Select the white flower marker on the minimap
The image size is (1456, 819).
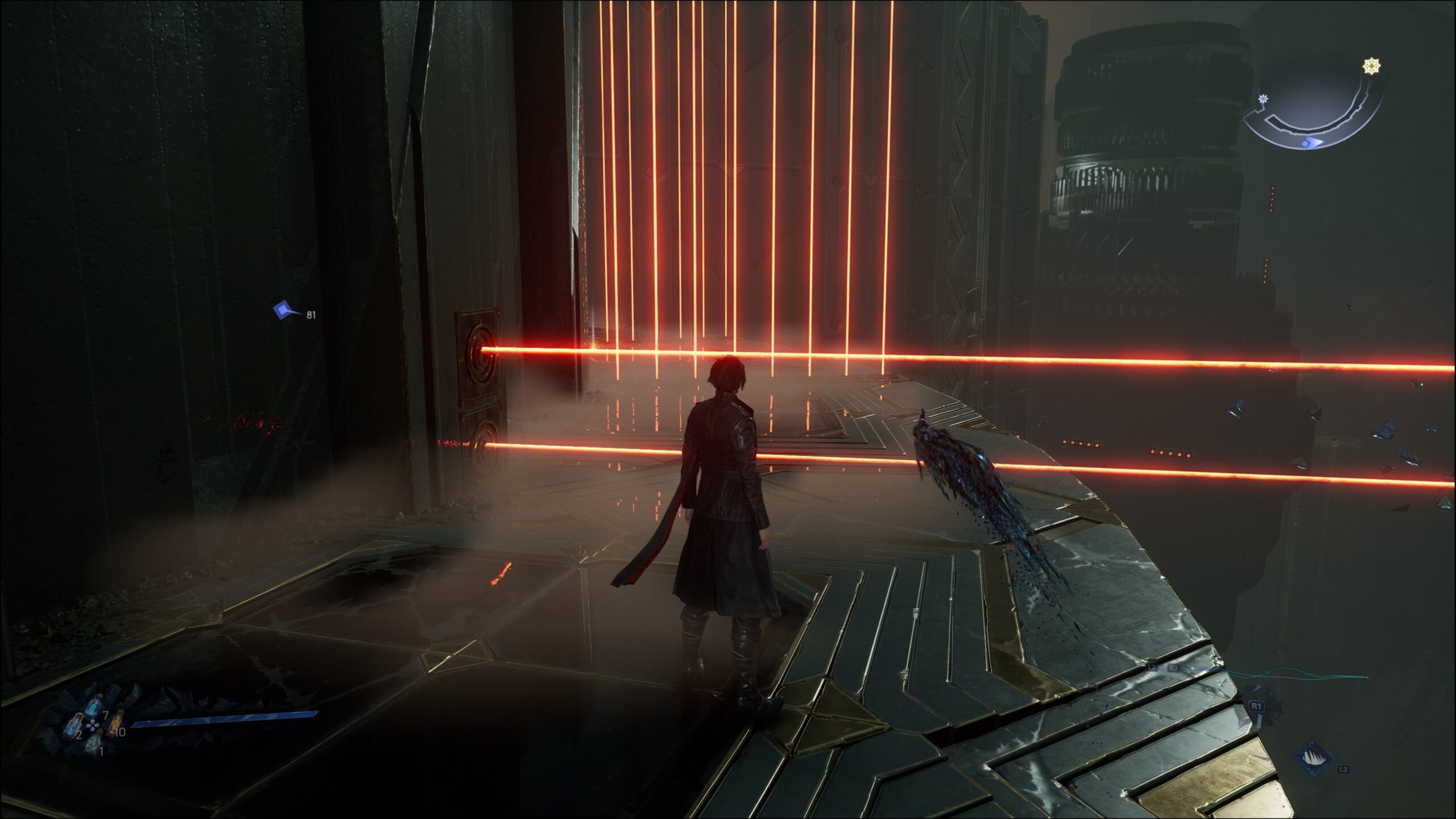pos(1263,99)
